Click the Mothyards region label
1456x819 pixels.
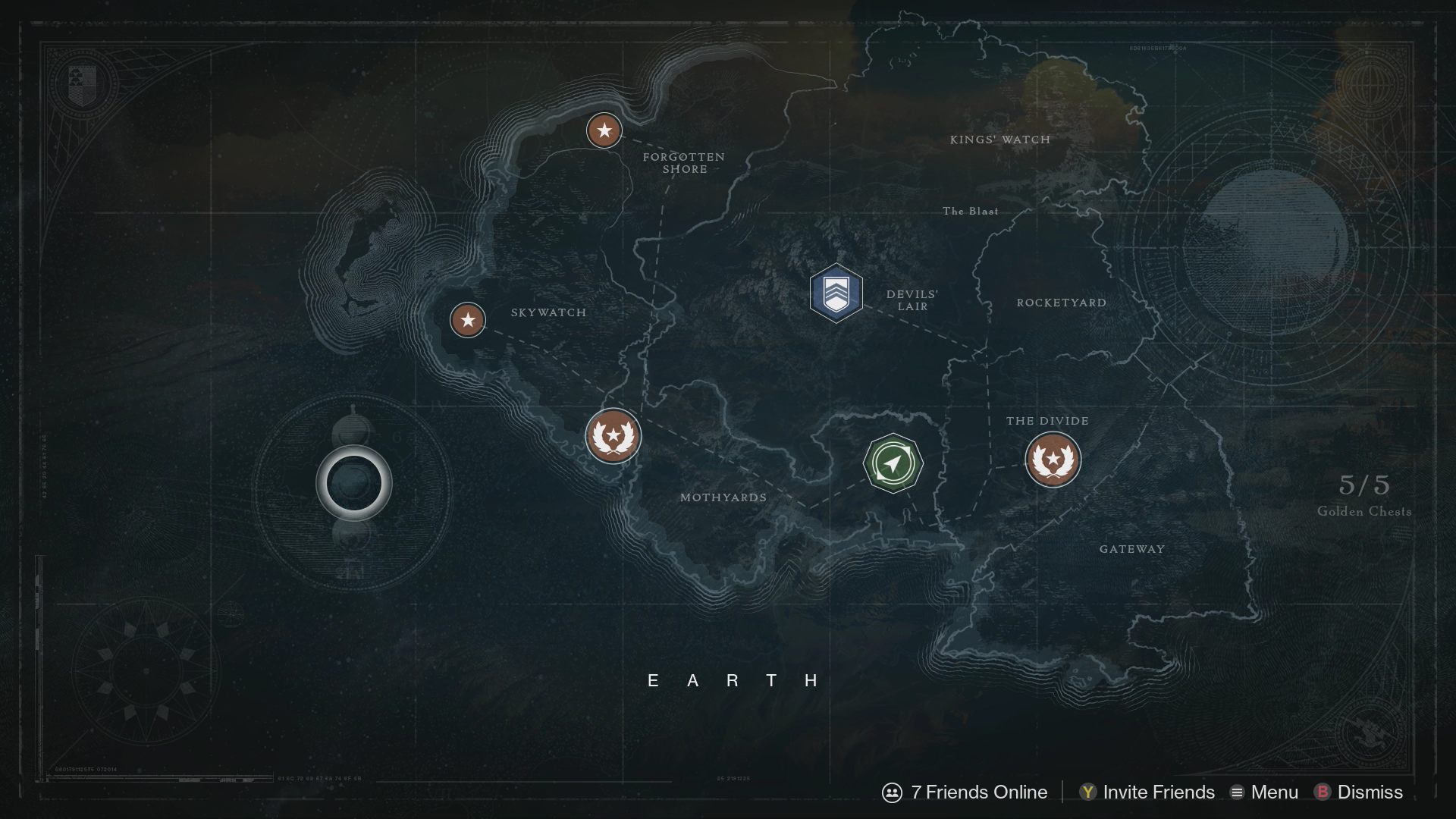click(x=723, y=497)
